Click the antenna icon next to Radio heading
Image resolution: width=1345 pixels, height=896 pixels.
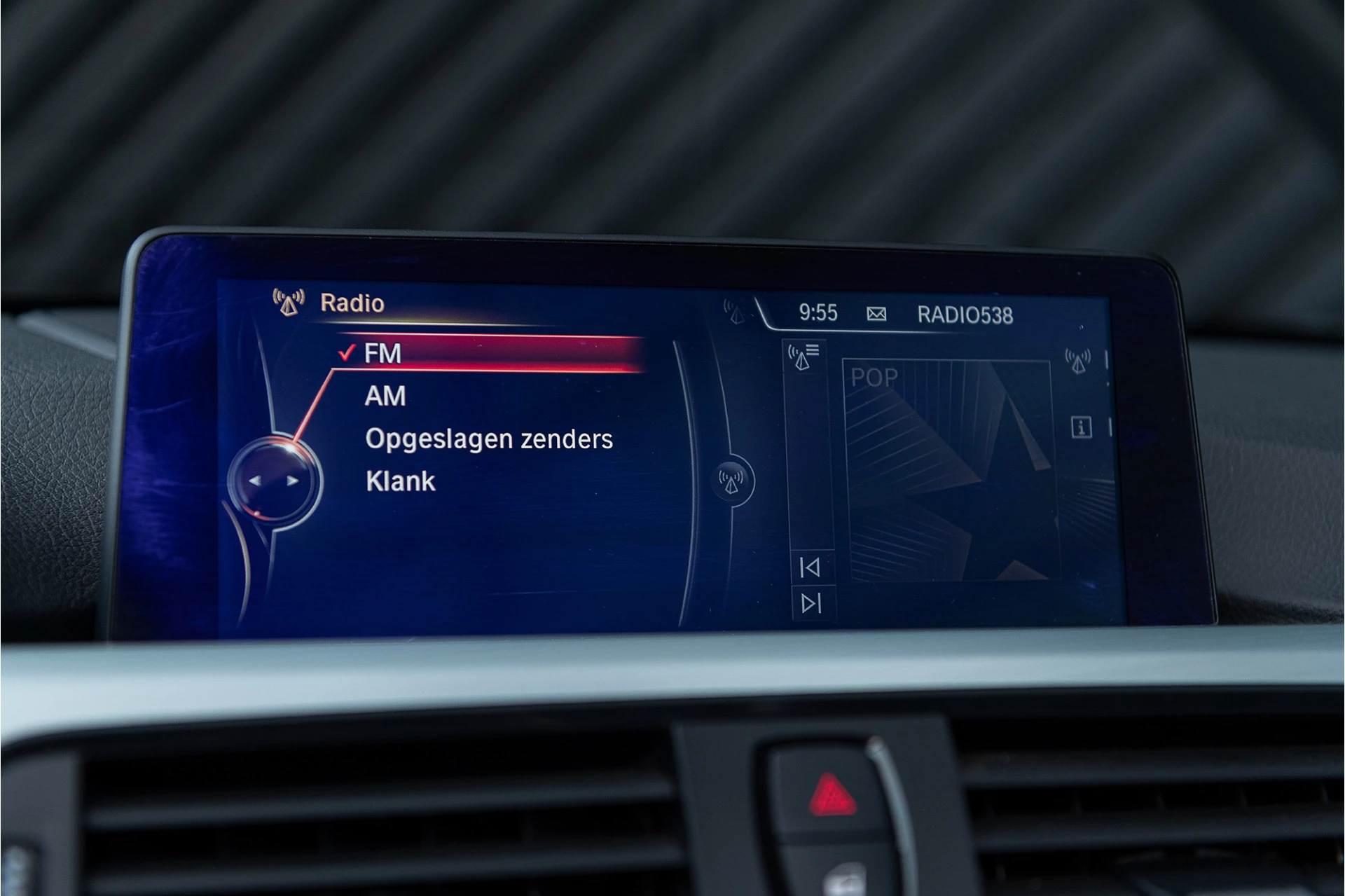(287, 301)
